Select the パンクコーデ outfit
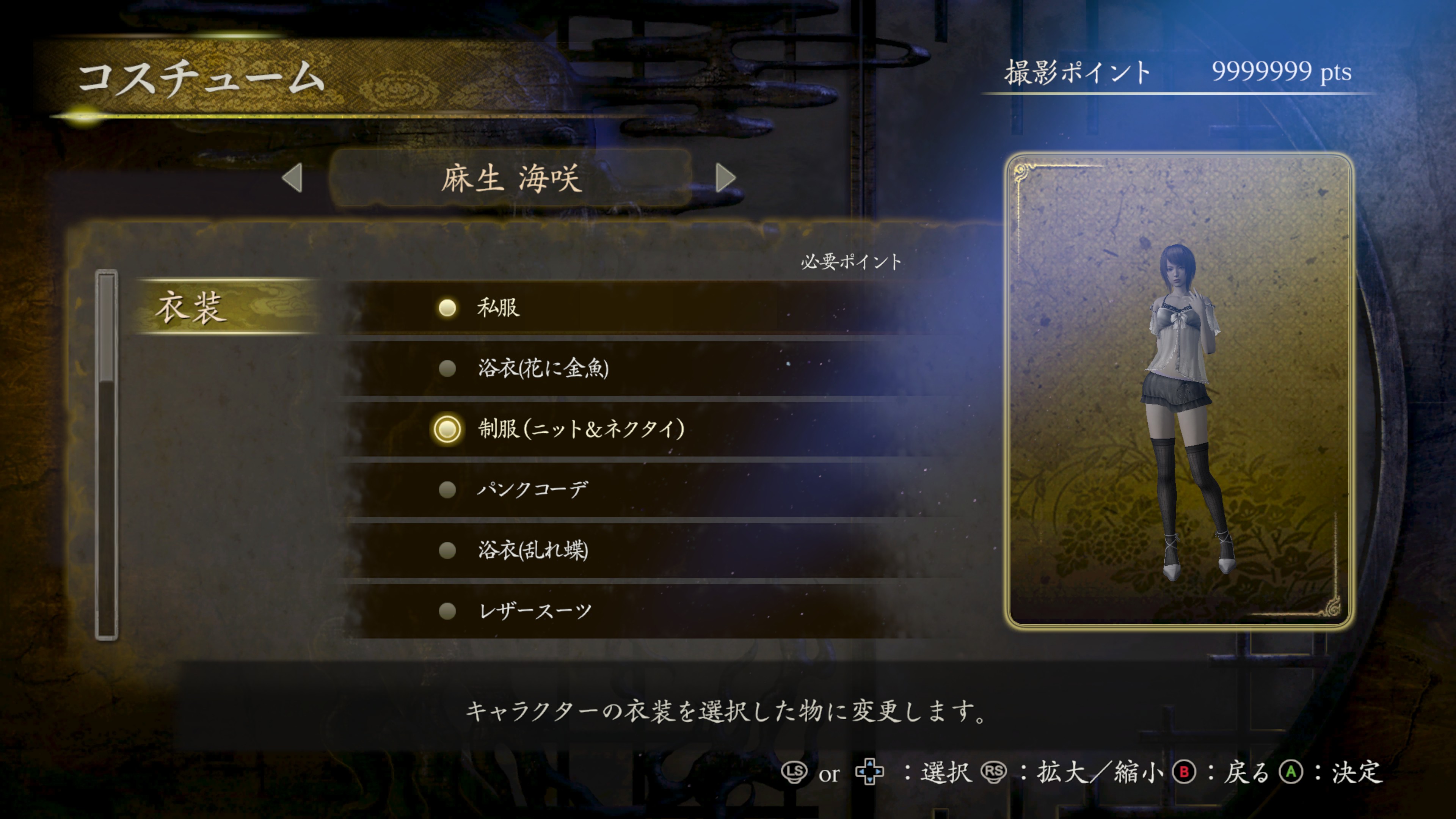Viewport: 1456px width, 819px height. 532,490
